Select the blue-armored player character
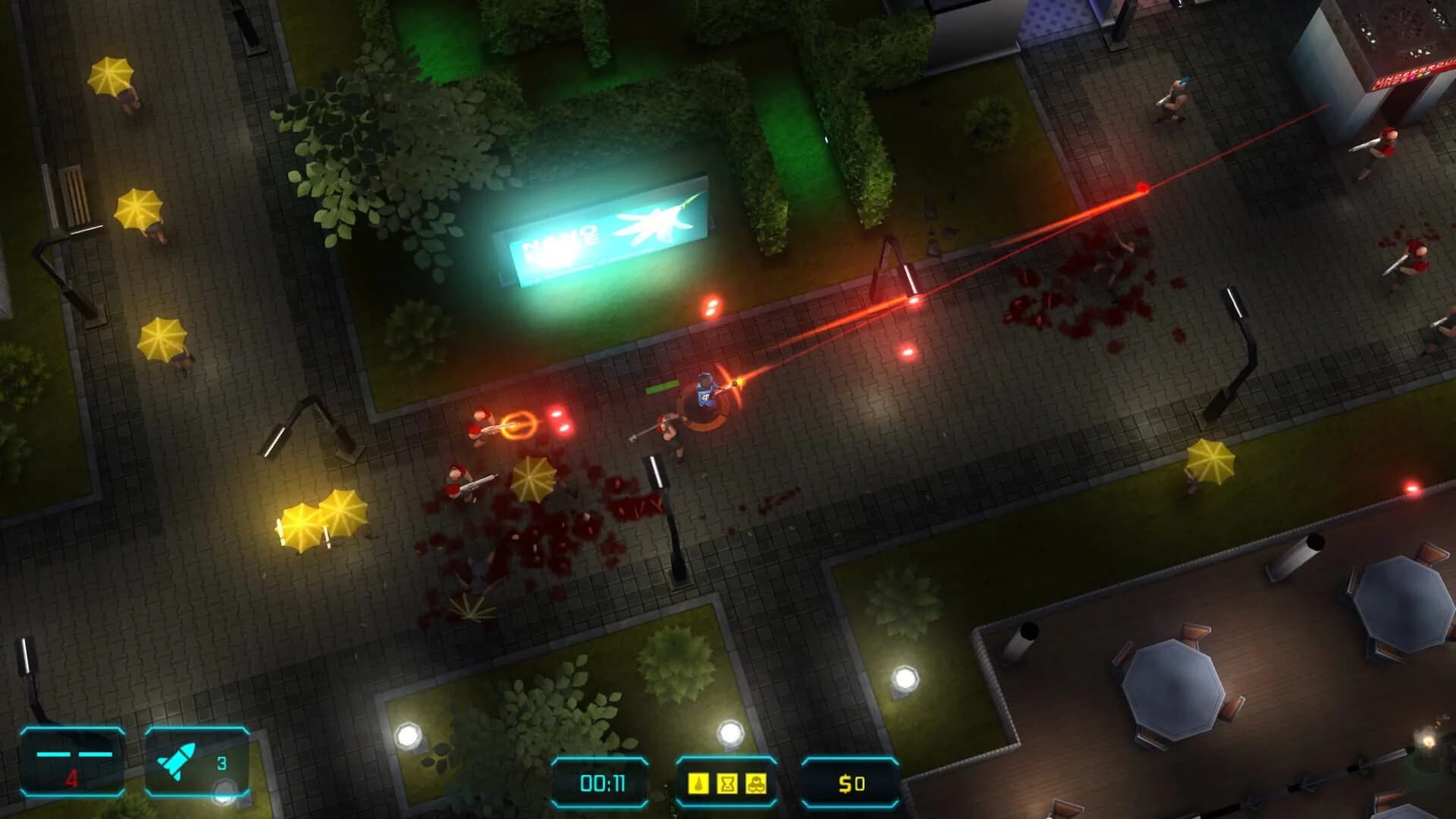 coord(705,391)
